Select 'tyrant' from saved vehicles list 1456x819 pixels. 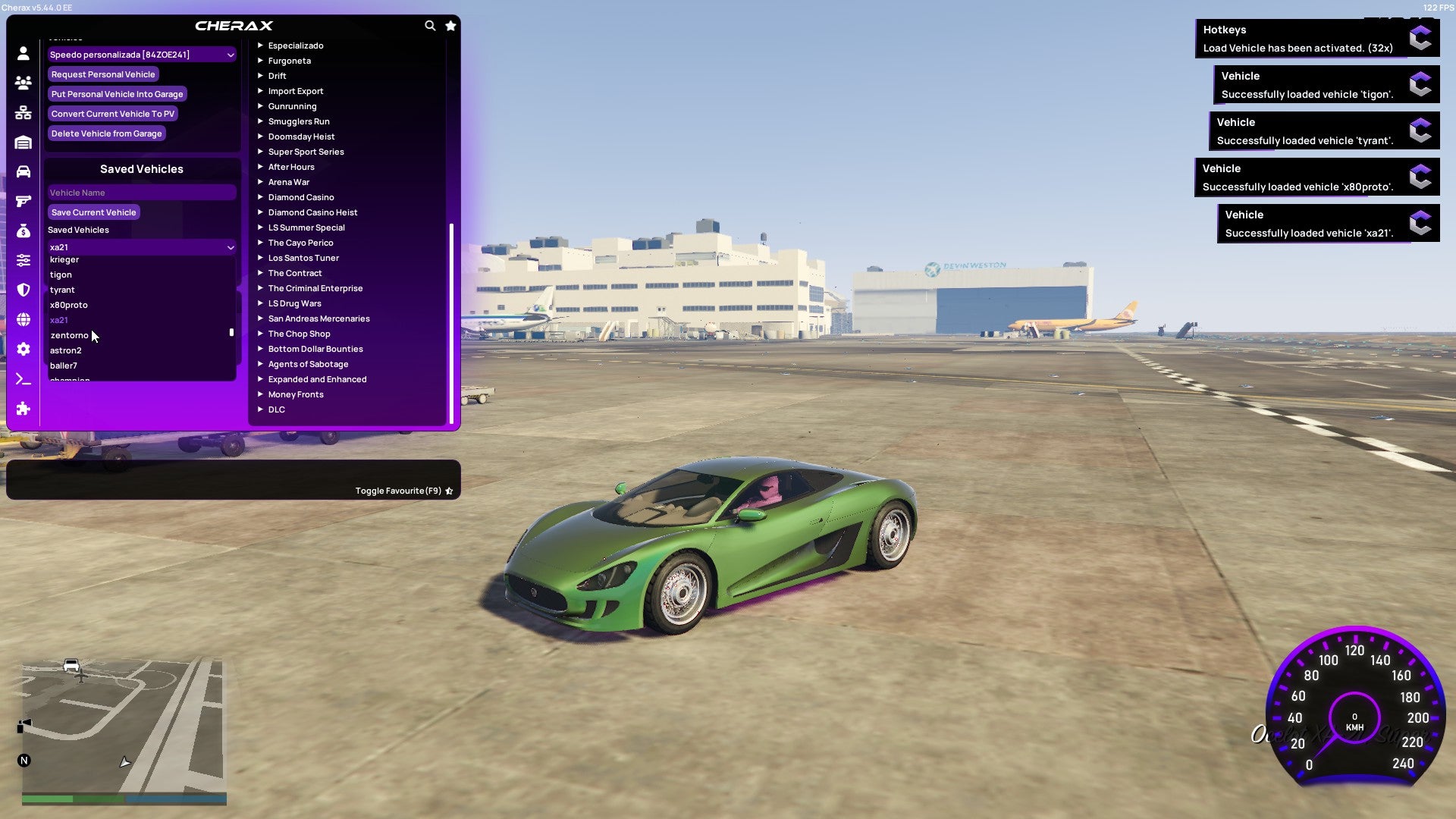(x=62, y=289)
